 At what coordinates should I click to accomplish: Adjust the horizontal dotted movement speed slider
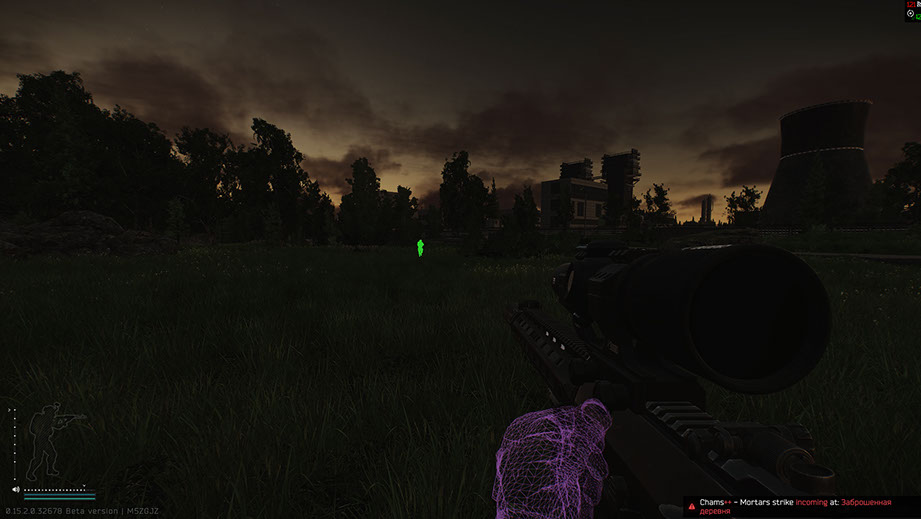click(x=58, y=489)
